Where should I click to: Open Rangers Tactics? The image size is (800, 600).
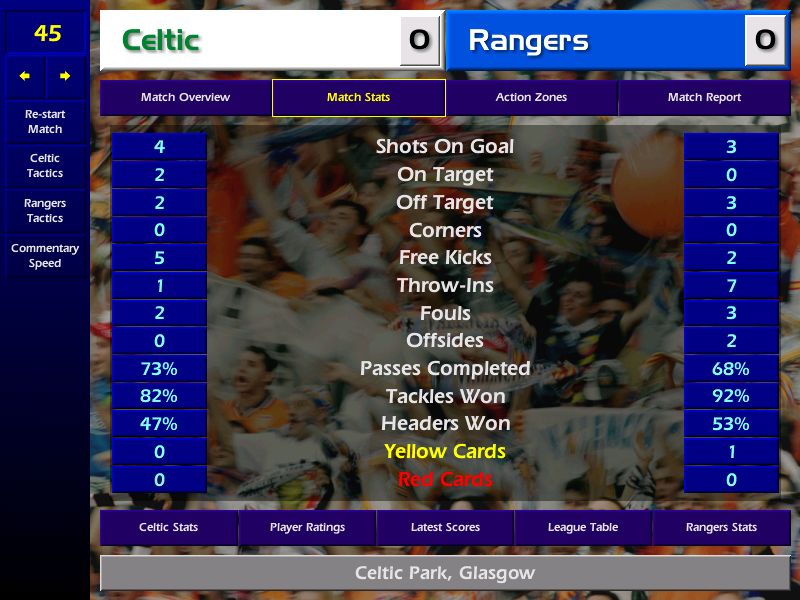pos(45,211)
